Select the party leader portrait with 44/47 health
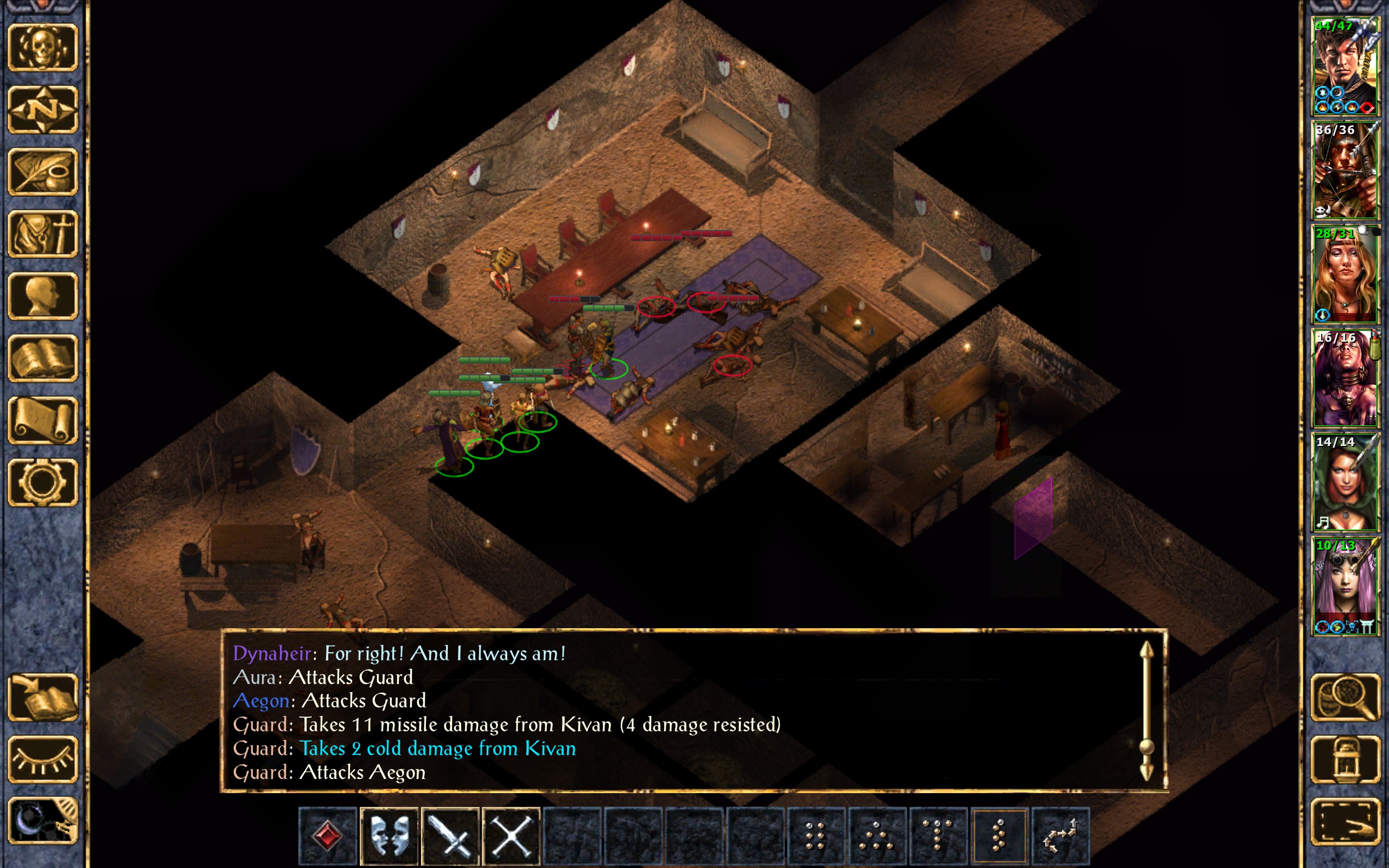 1345,67
